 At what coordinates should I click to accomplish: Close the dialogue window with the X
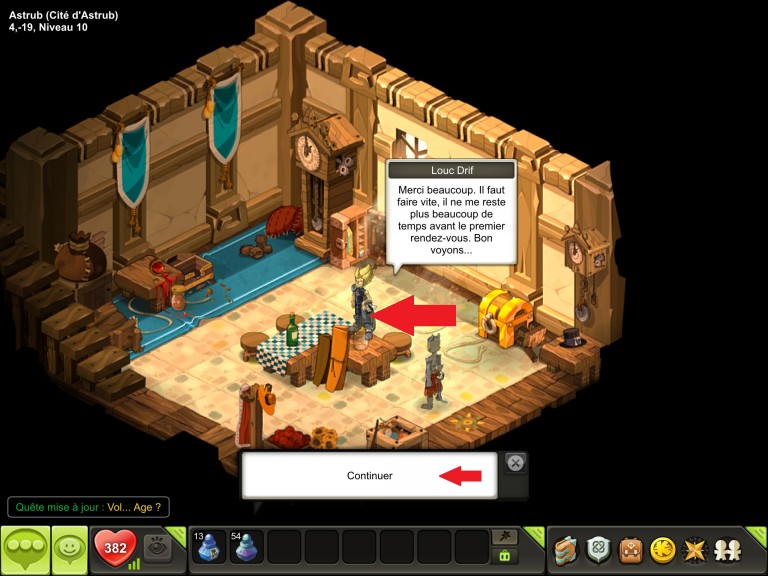(x=515, y=462)
